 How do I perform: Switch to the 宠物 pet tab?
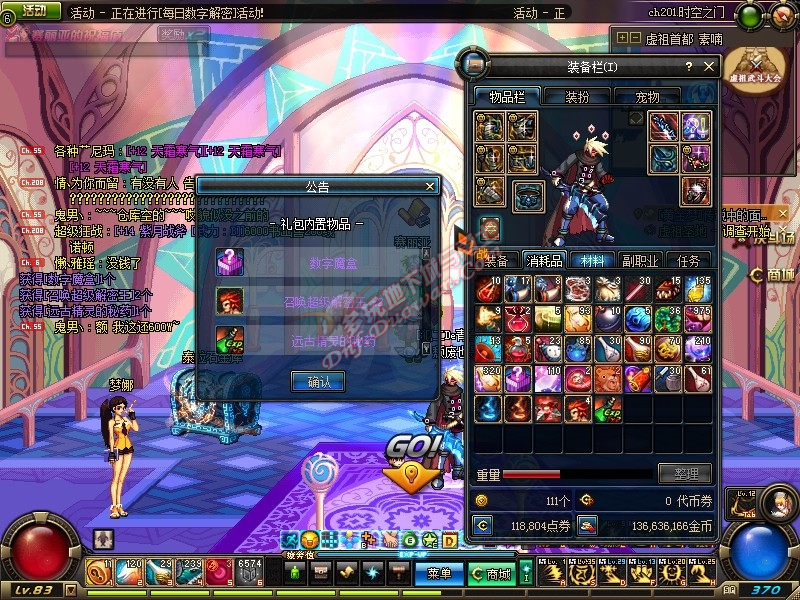coord(647,97)
